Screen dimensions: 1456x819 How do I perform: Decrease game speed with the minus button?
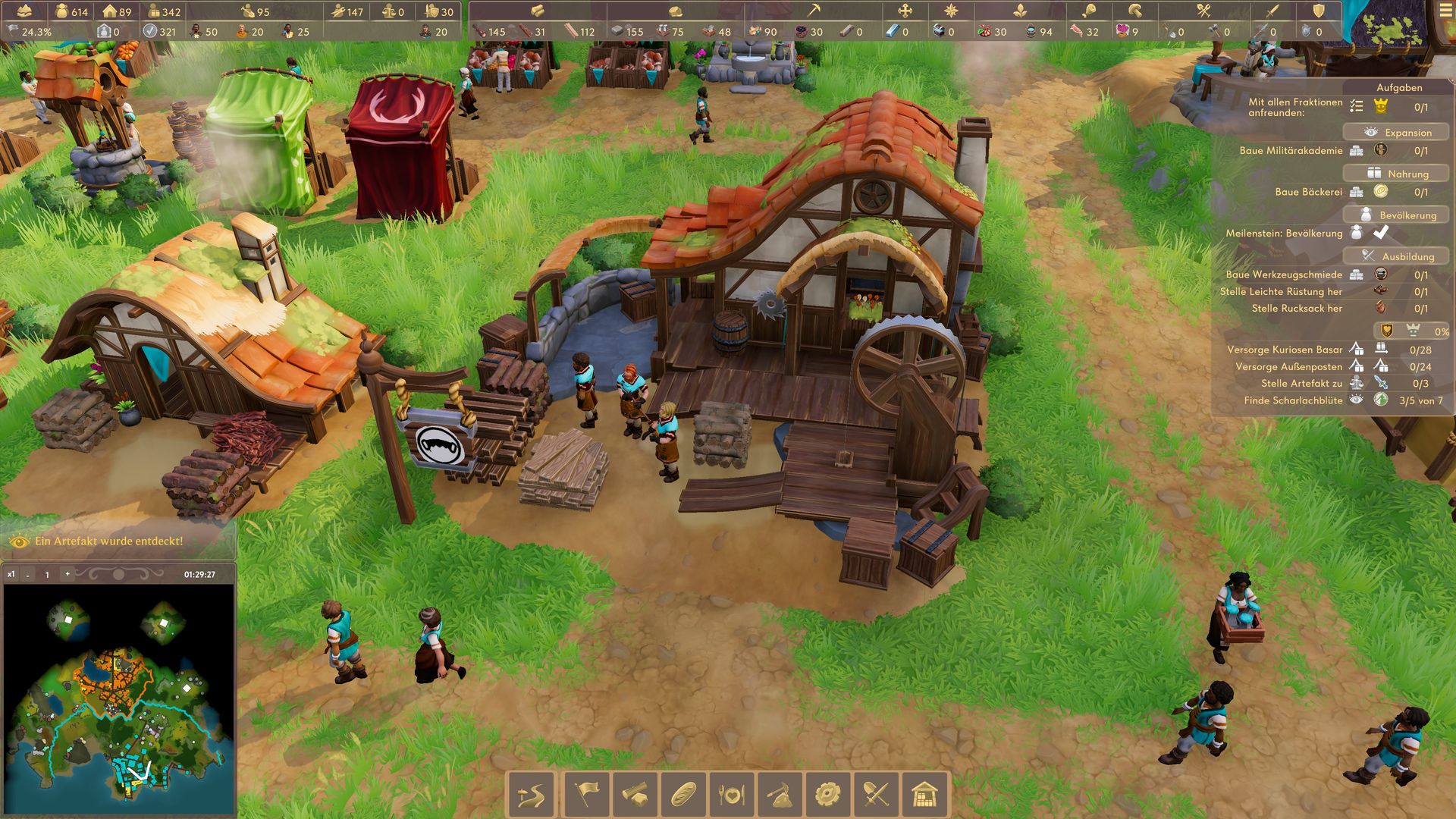click(28, 575)
